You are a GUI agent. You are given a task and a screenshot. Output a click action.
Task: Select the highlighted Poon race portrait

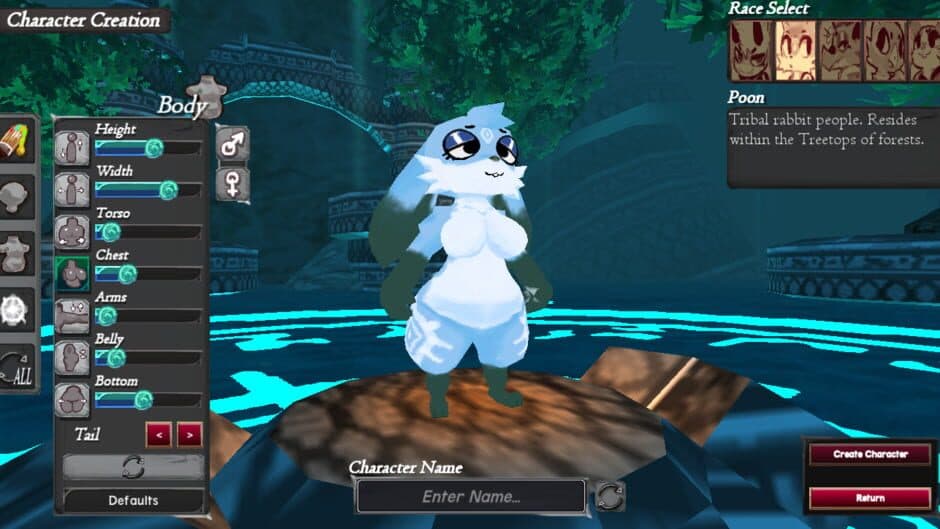794,51
